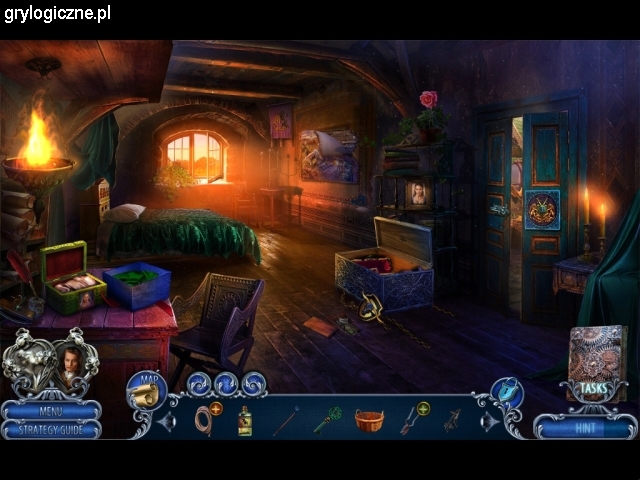Open the Menu
Viewport: 640px width, 480px height.
coord(50,410)
